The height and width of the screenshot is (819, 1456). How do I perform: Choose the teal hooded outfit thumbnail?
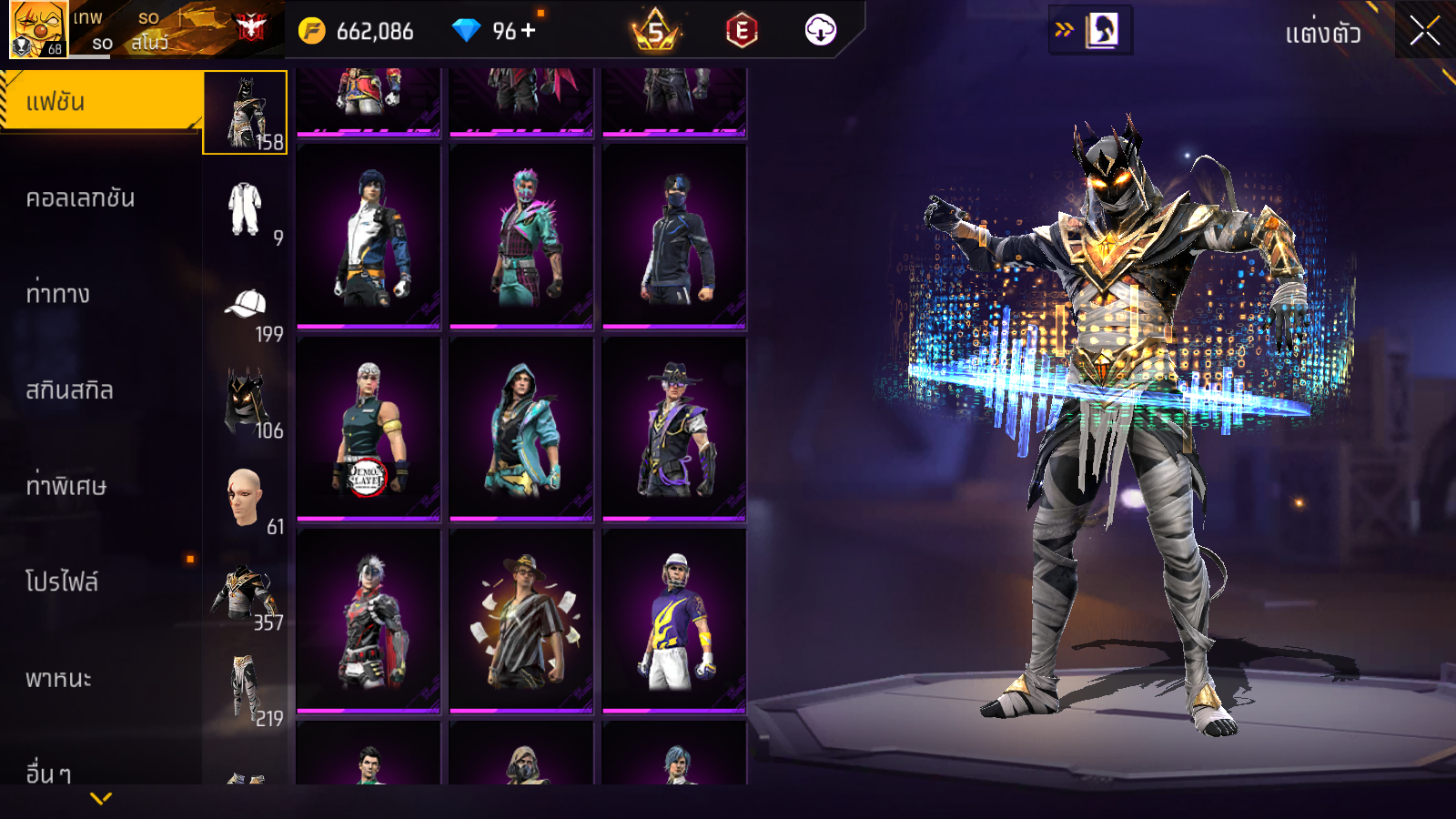click(x=521, y=428)
